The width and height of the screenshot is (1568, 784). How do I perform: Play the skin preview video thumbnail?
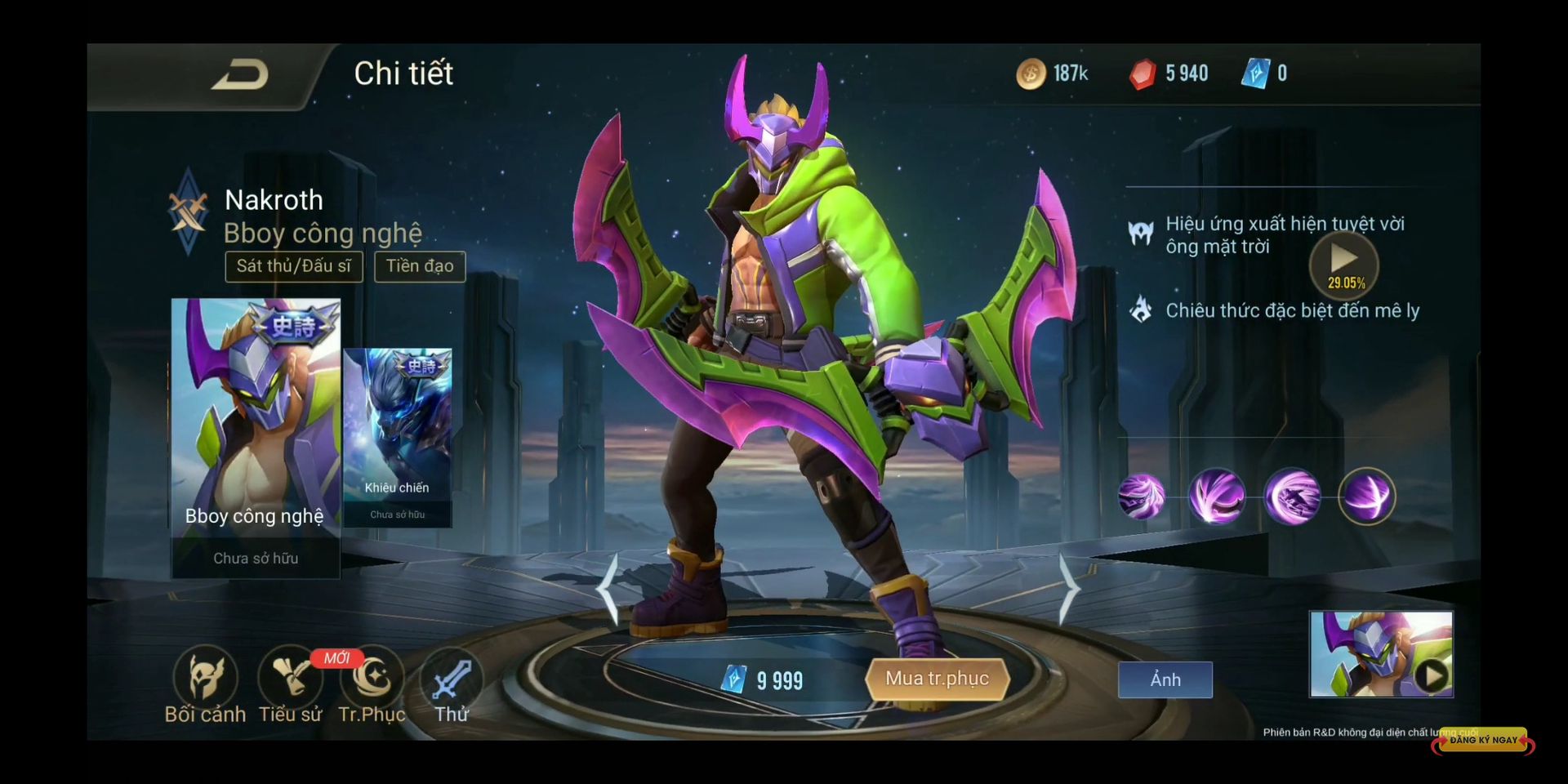[x=1381, y=654]
